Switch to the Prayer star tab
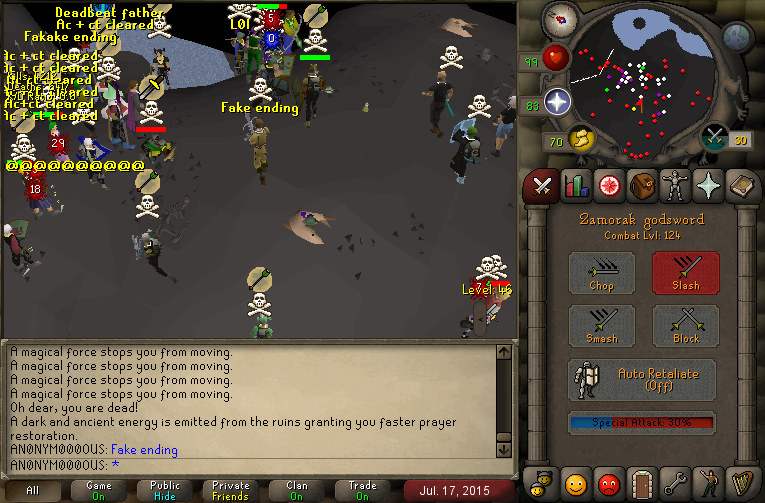Image resolution: width=765 pixels, height=503 pixels. pyautogui.click(x=707, y=185)
